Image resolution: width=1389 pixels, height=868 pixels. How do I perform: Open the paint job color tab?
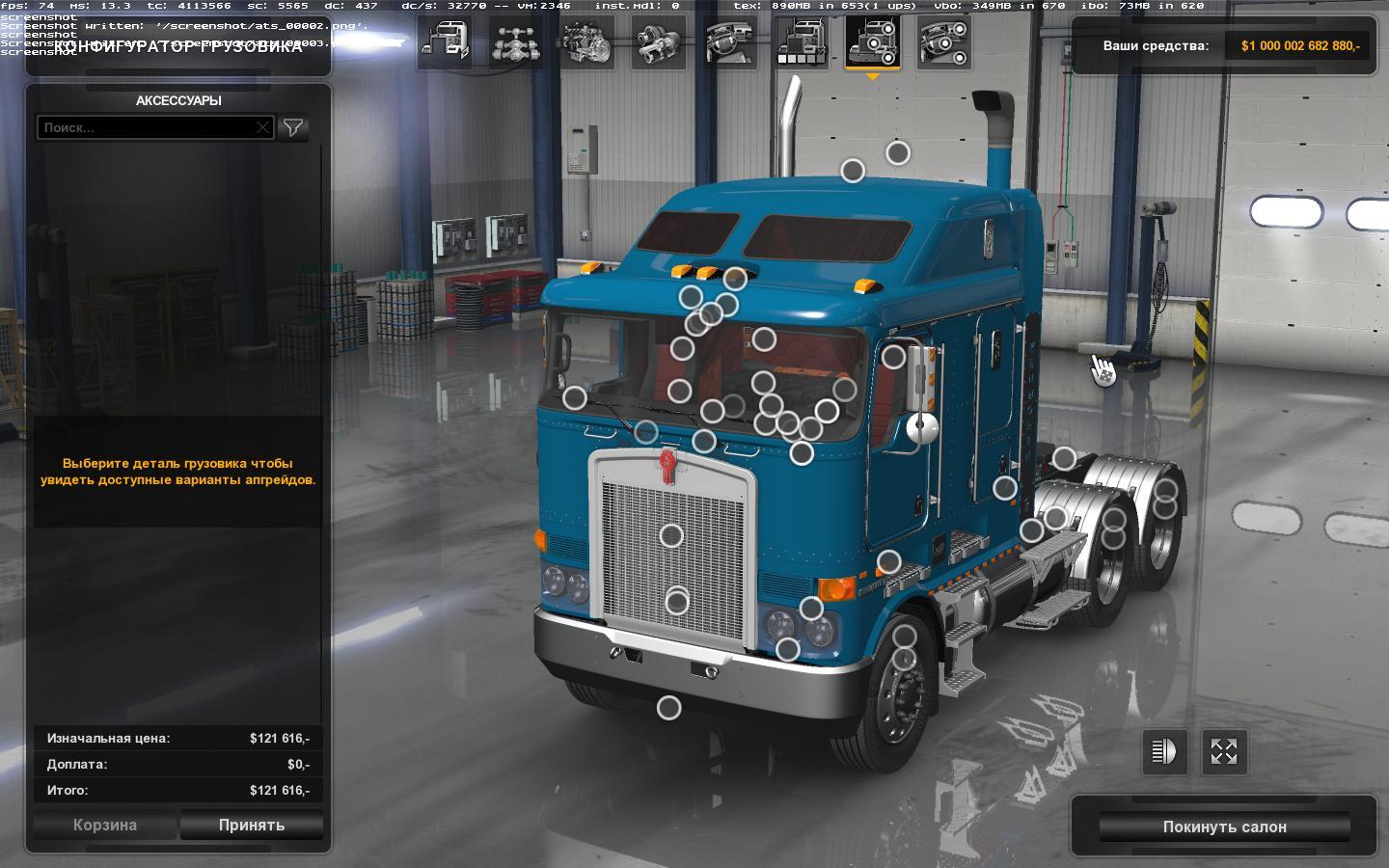tap(802, 43)
